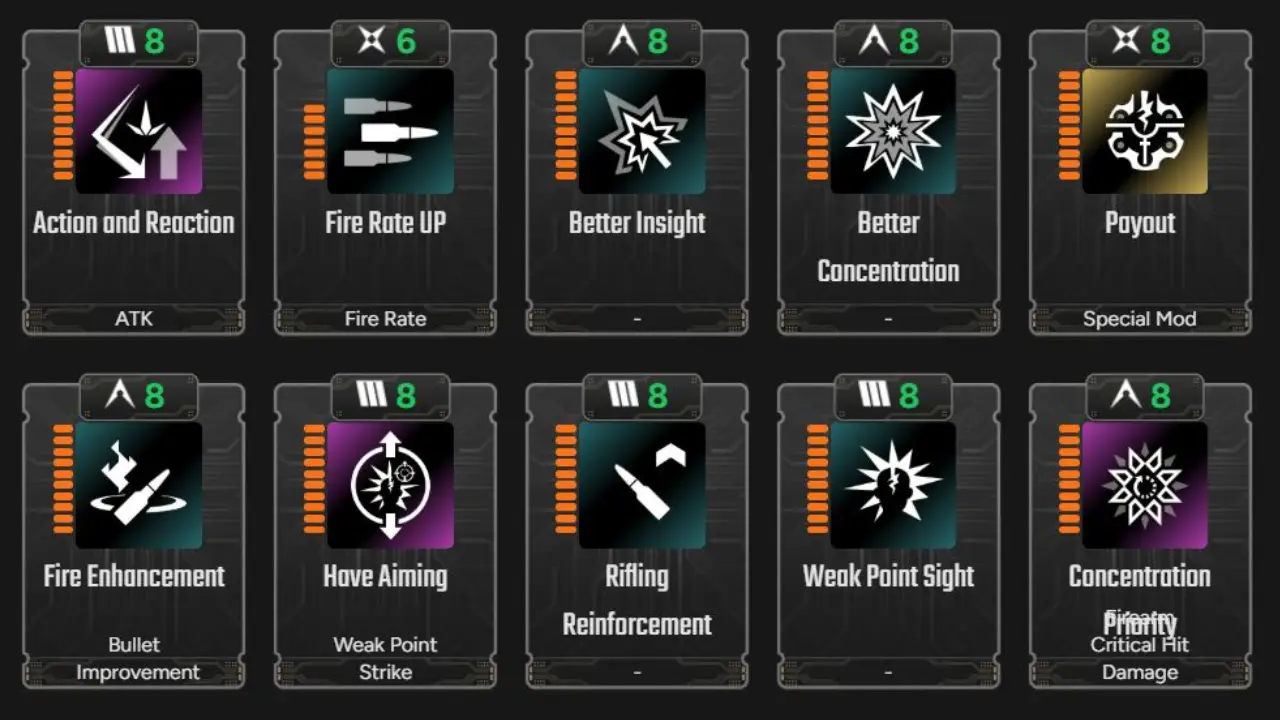Select the Weak Point Strike label under Have Aiming
1280x720 pixels.
pos(386,658)
